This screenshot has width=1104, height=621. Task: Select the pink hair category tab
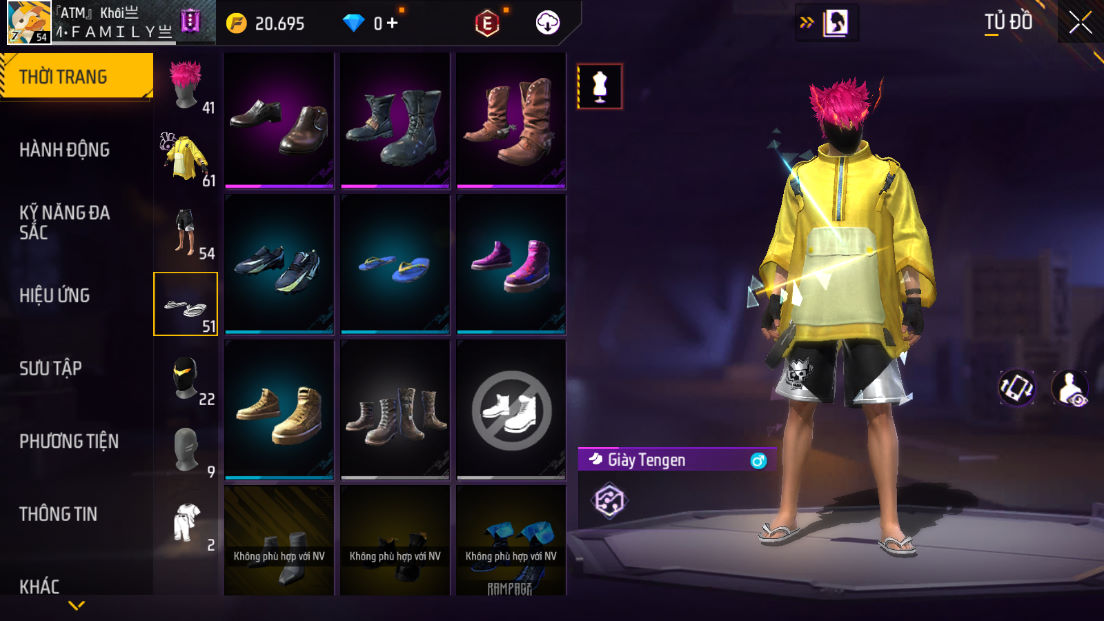coord(186,84)
